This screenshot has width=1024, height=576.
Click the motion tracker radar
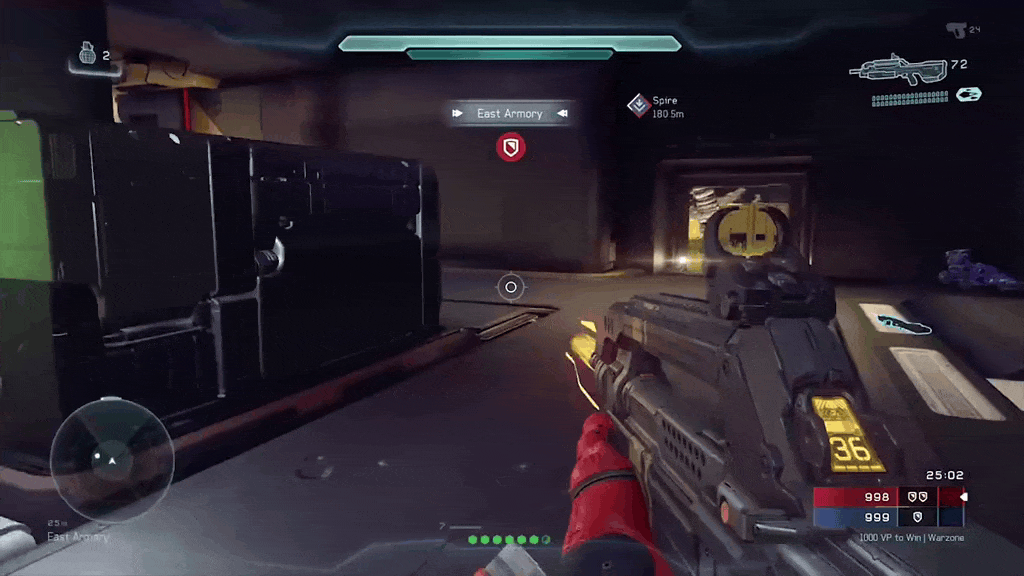click(x=112, y=459)
